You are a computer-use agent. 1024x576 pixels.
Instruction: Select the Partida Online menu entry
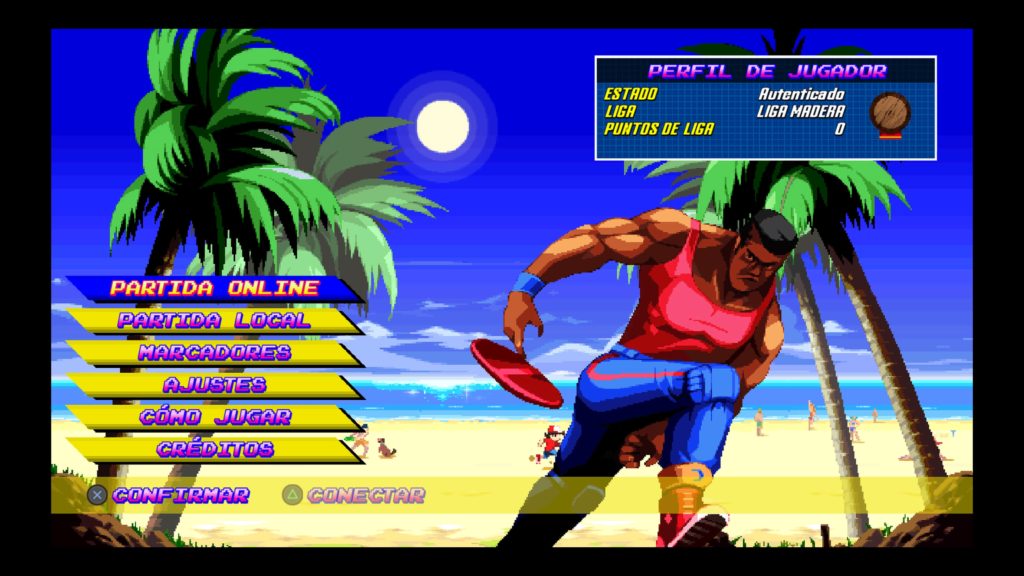point(214,288)
